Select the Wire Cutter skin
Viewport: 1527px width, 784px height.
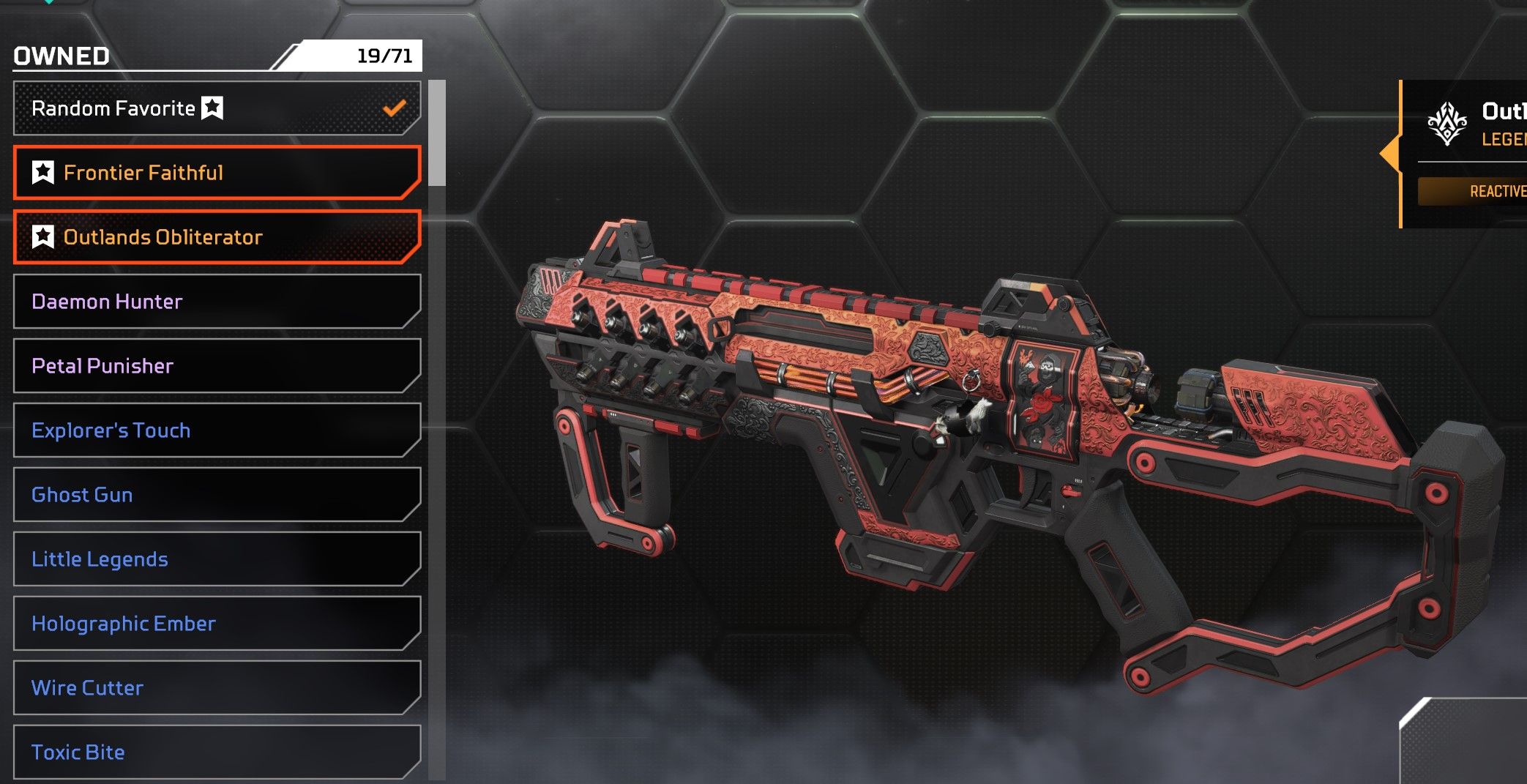(217, 688)
